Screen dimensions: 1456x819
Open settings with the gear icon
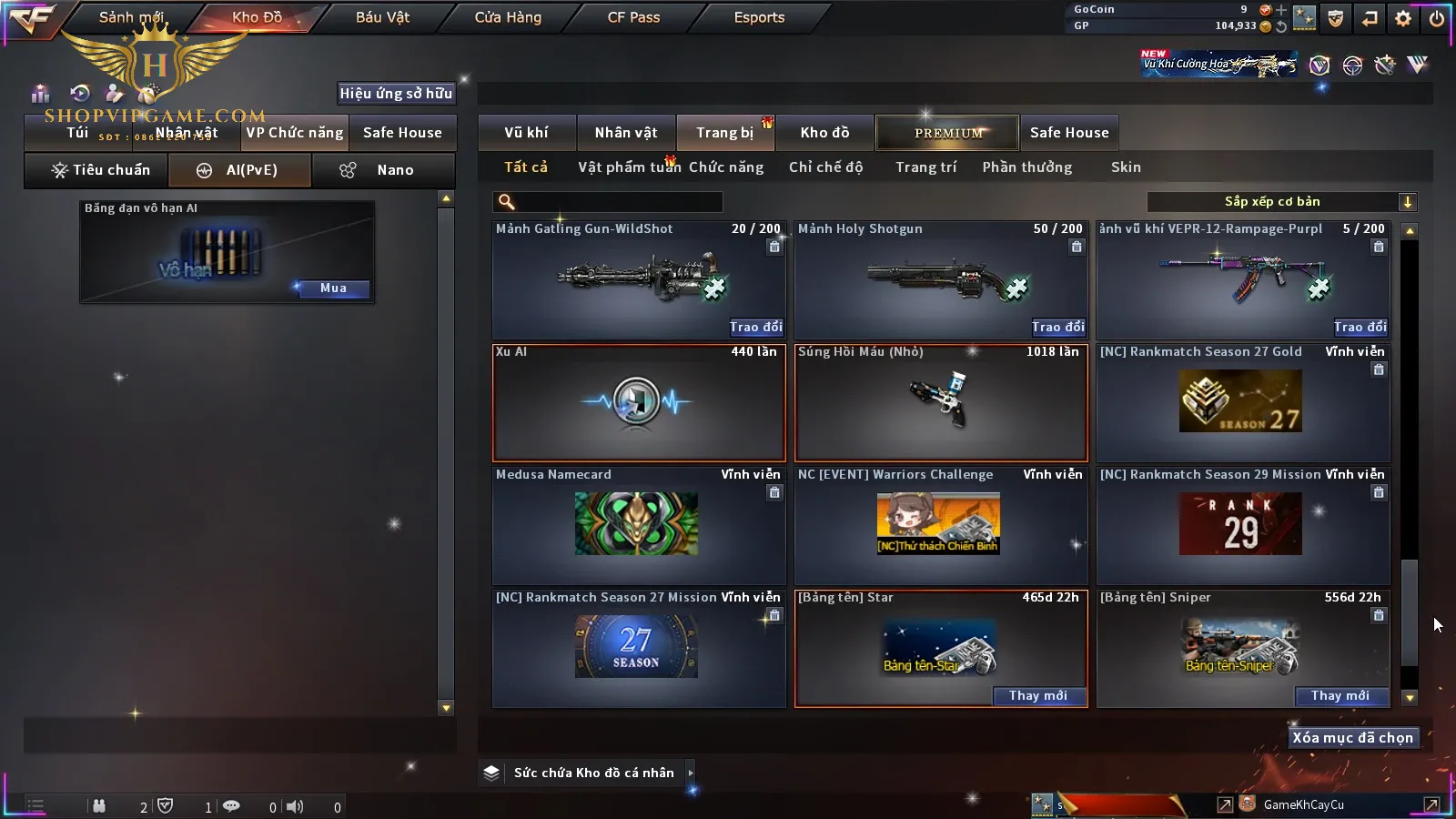[1403, 18]
